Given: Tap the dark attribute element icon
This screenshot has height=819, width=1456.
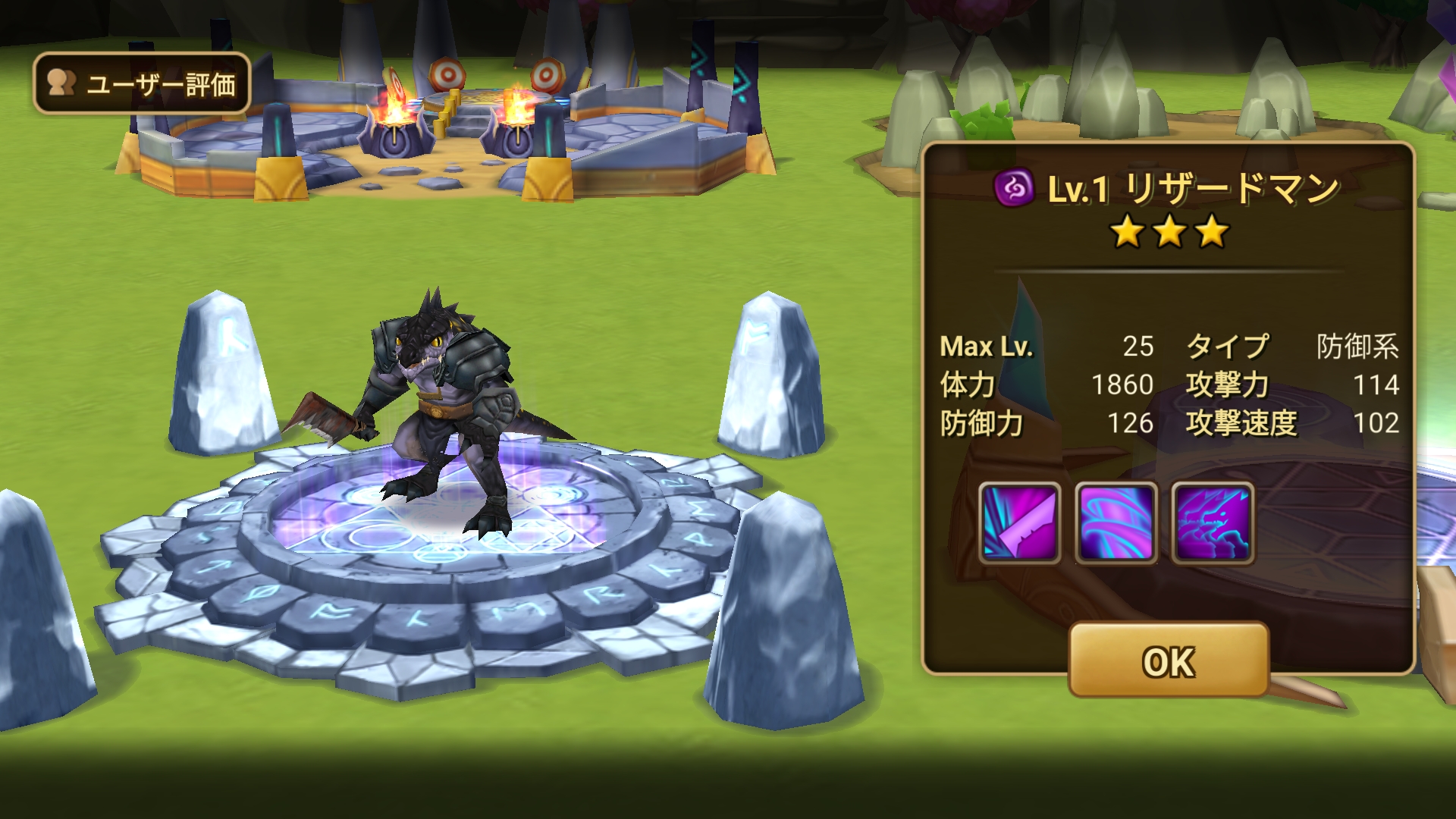Looking at the screenshot, I should (1014, 187).
